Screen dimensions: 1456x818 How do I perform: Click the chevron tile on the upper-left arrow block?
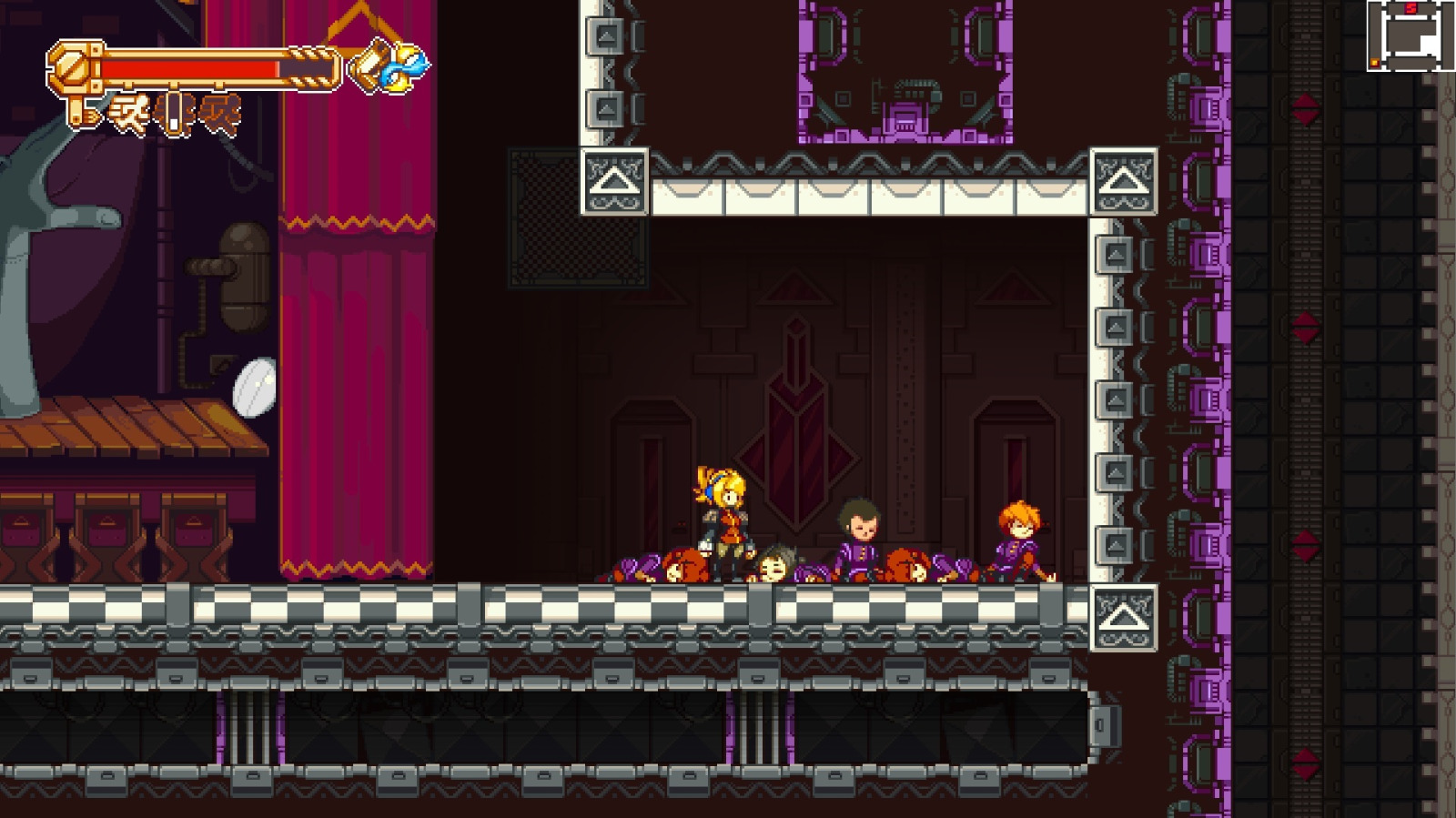tap(614, 182)
